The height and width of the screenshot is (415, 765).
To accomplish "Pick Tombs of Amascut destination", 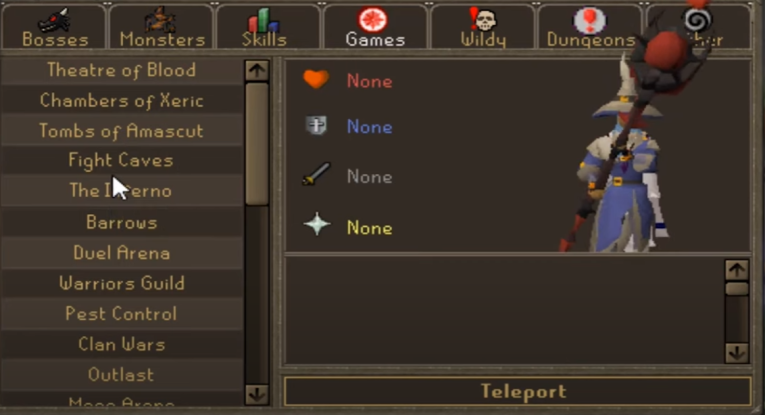I will [x=121, y=131].
